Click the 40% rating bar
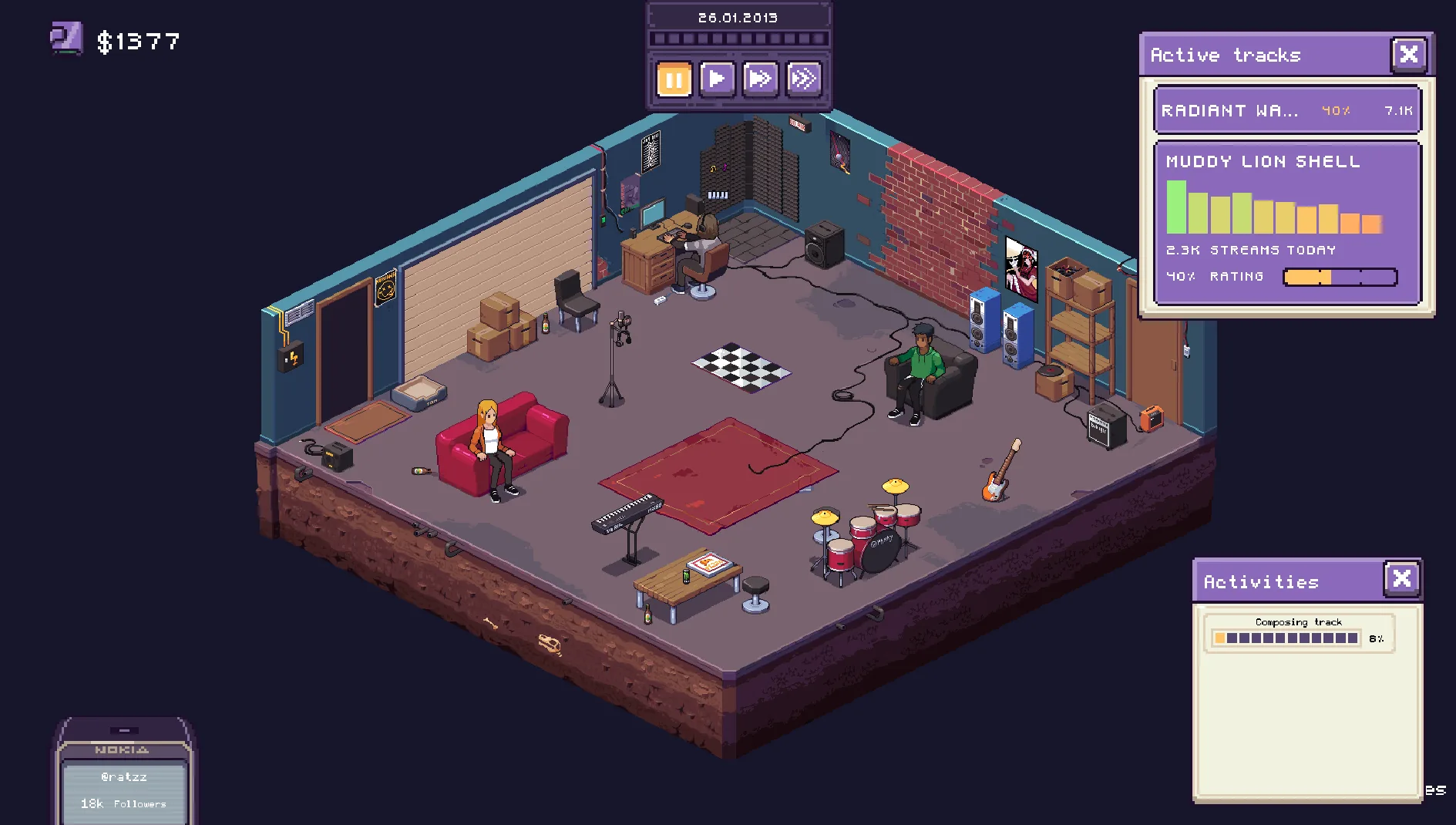This screenshot has width=1456, height=825. (1340, 276)
